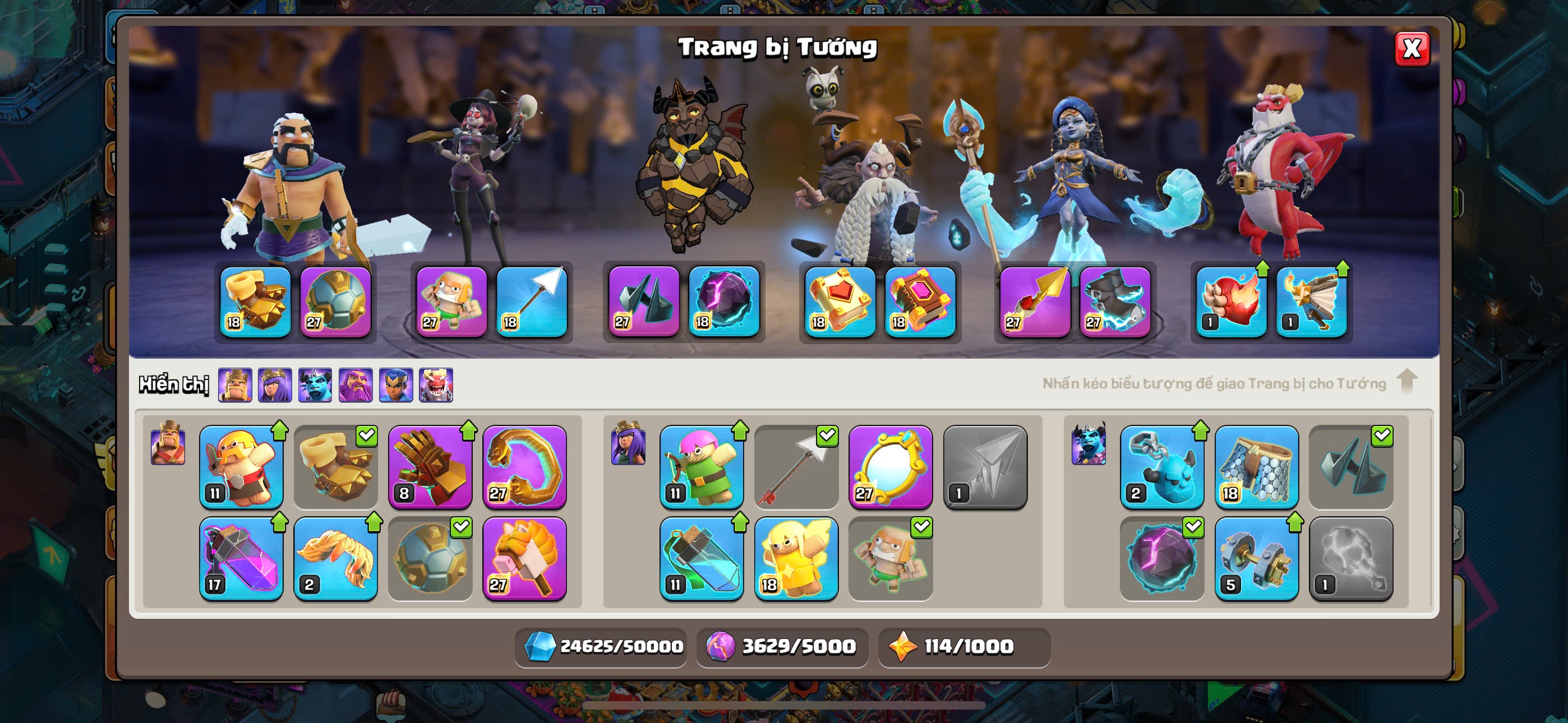Toggle the Barbarian King display filter
Image resolution: width=1568 pixels, height=723 pixels.
tap(235, 384)
